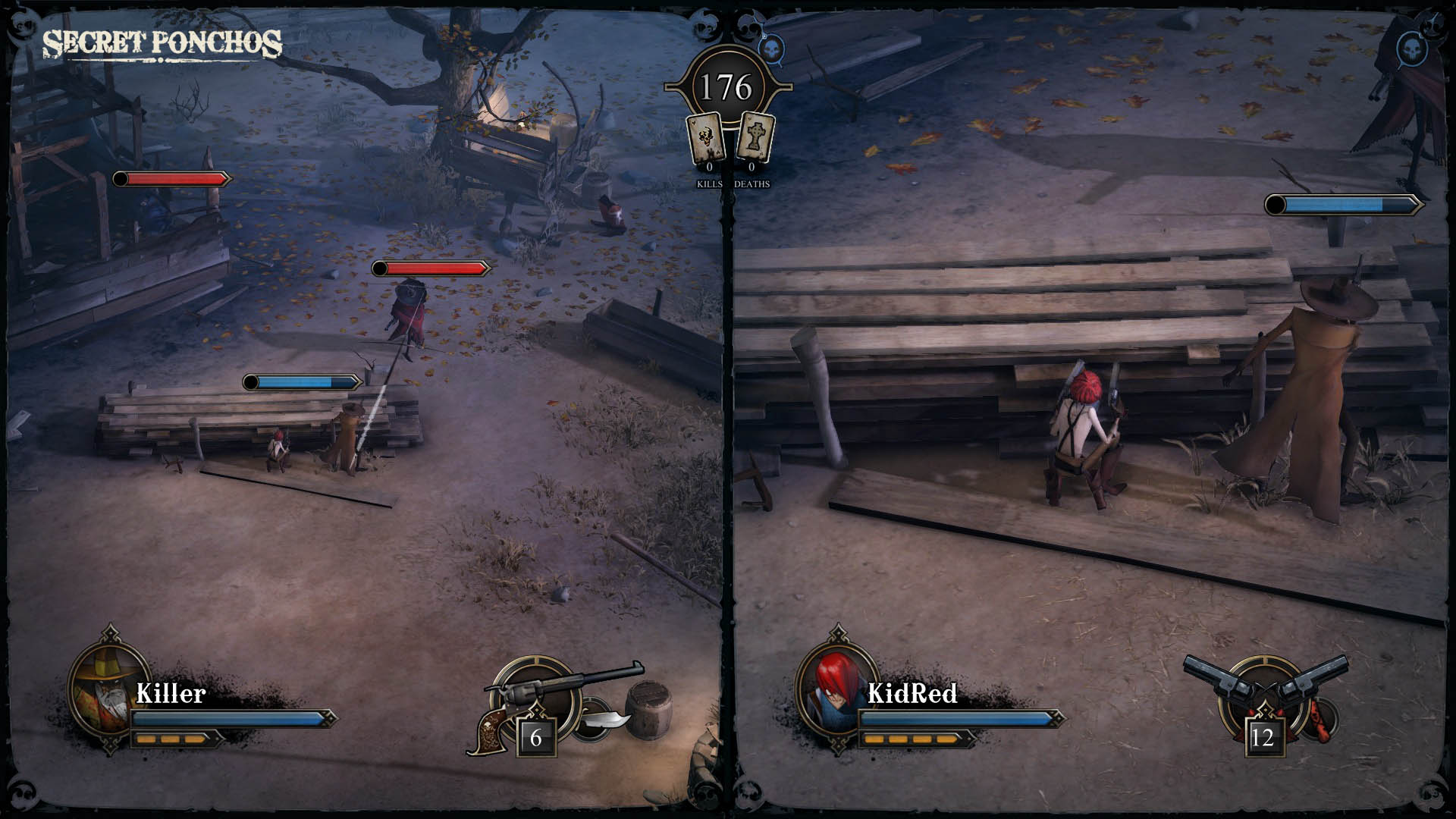Expand the scoreboard showing 176
The width and height of the screenshot is (1456, 819).
pos(730,86)
